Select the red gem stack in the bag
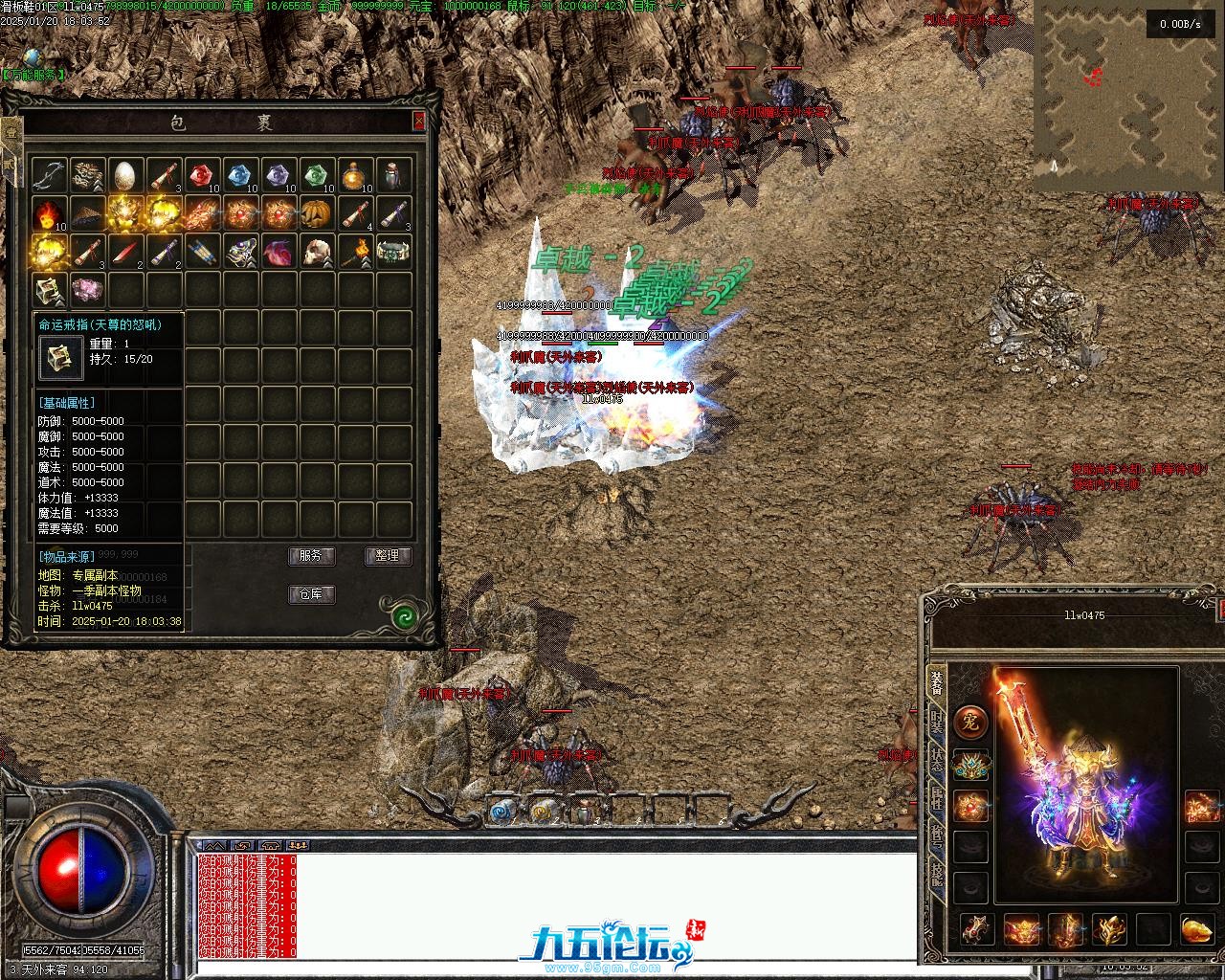Viewport: 1225px width, 980px height. [203, 174]
